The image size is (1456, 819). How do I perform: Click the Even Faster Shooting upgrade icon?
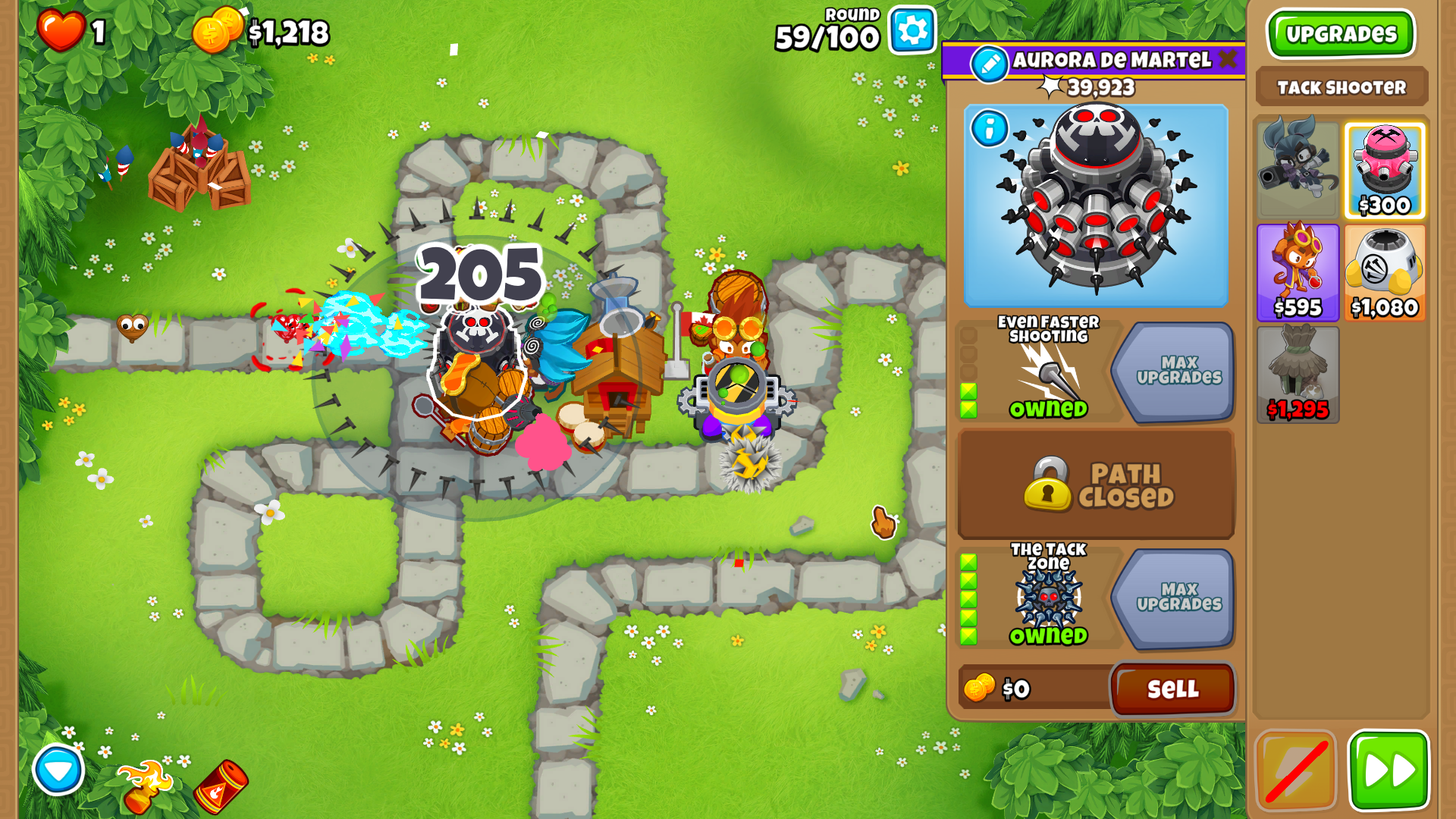[x=1048, y=372]
